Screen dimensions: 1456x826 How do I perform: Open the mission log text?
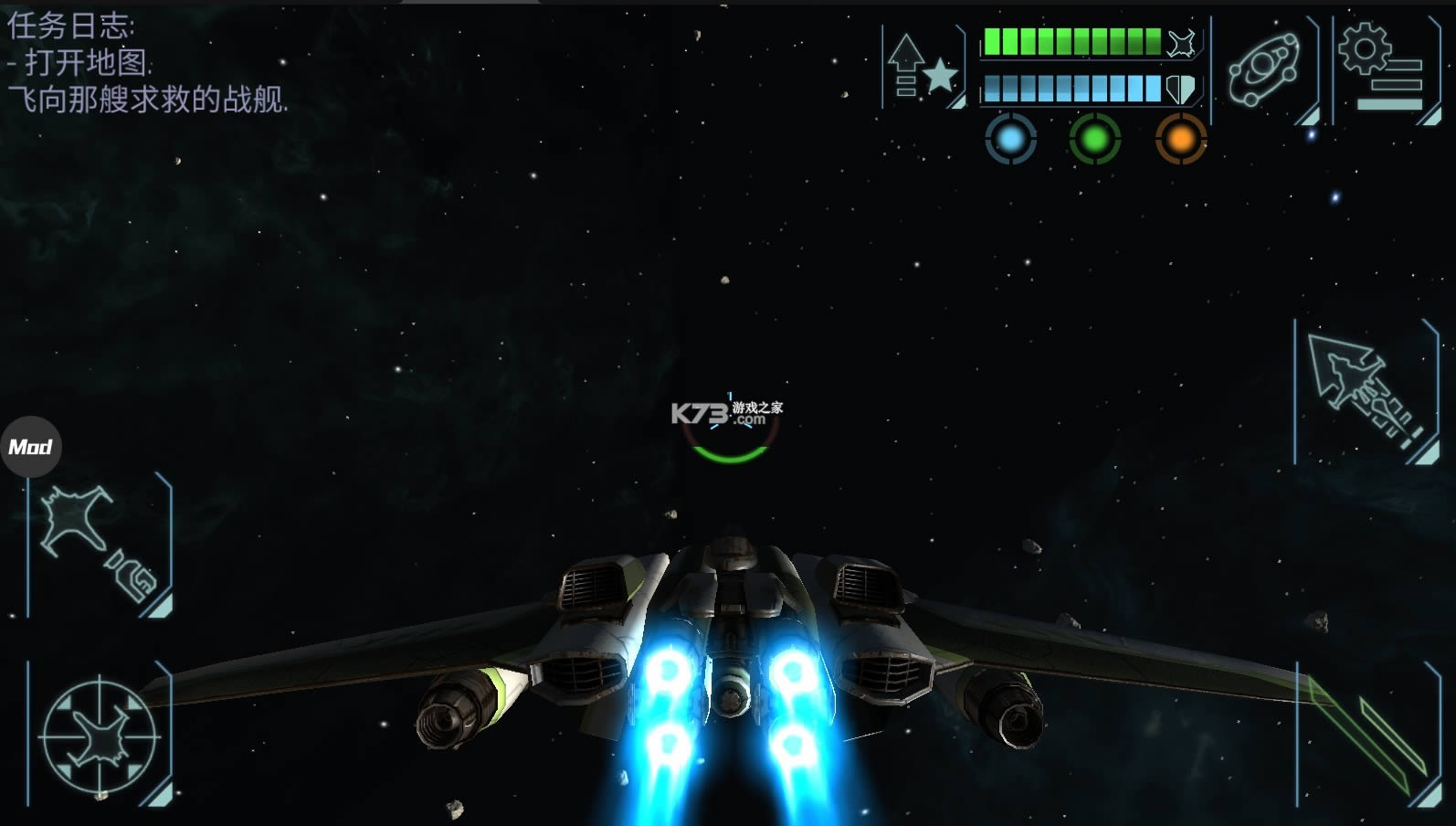coord(146,63)
